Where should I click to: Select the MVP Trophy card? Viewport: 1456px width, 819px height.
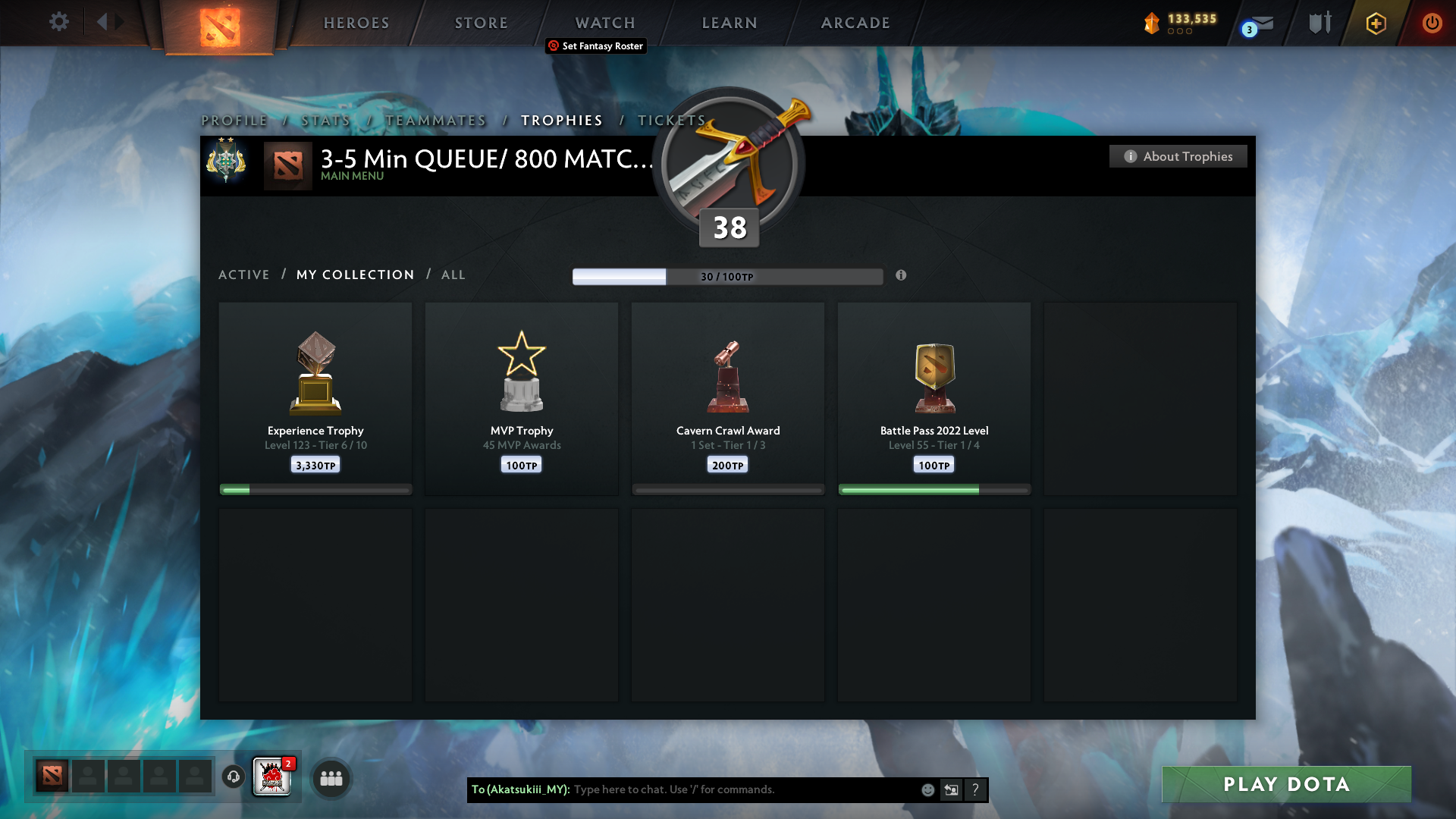(x=522, y=398)
